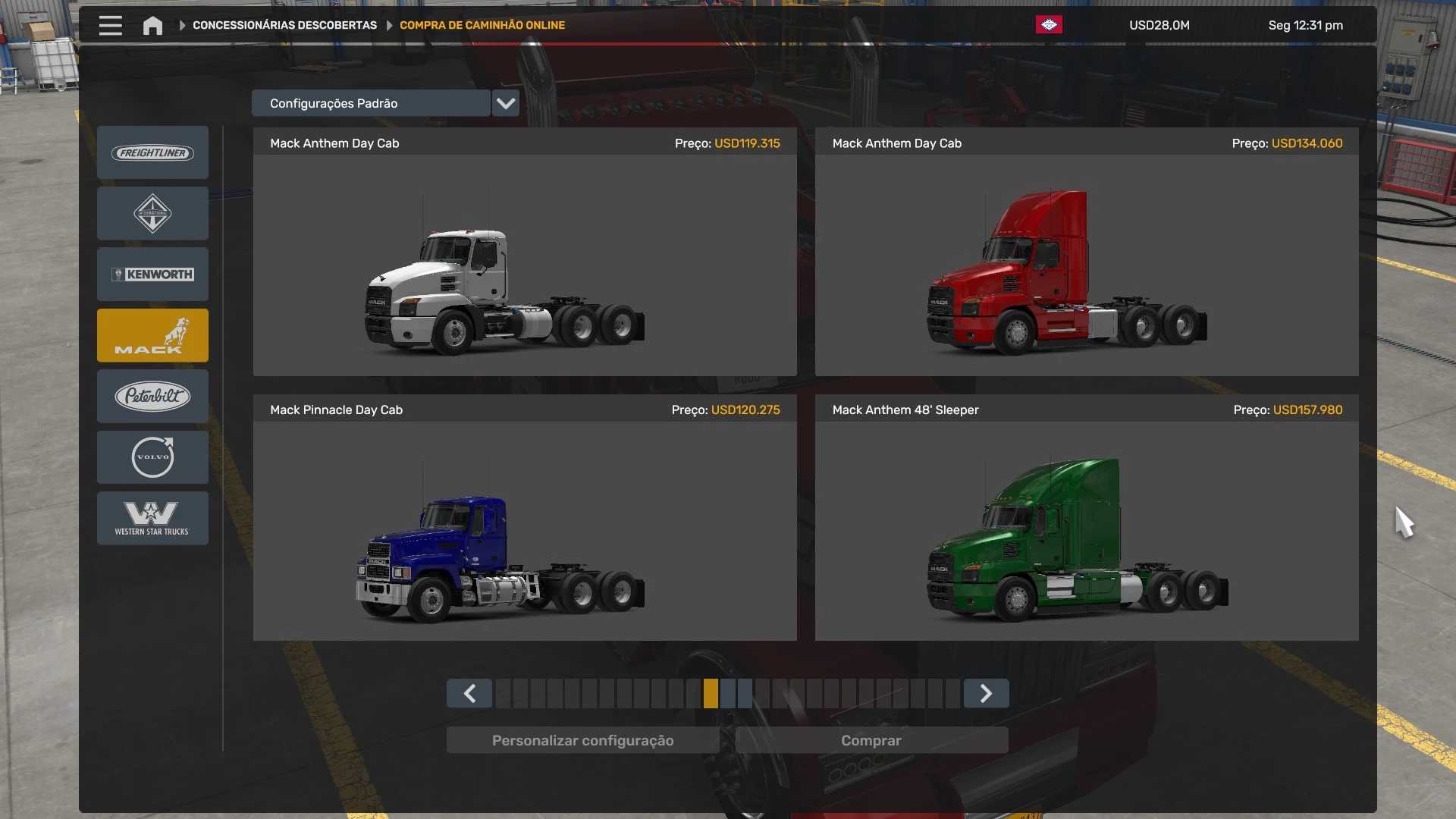The height and width of the screenshot is (819, 1456).
Task: Open the Peterbilt truck listings
Action: pyautogui.click(x=152, y=396)
